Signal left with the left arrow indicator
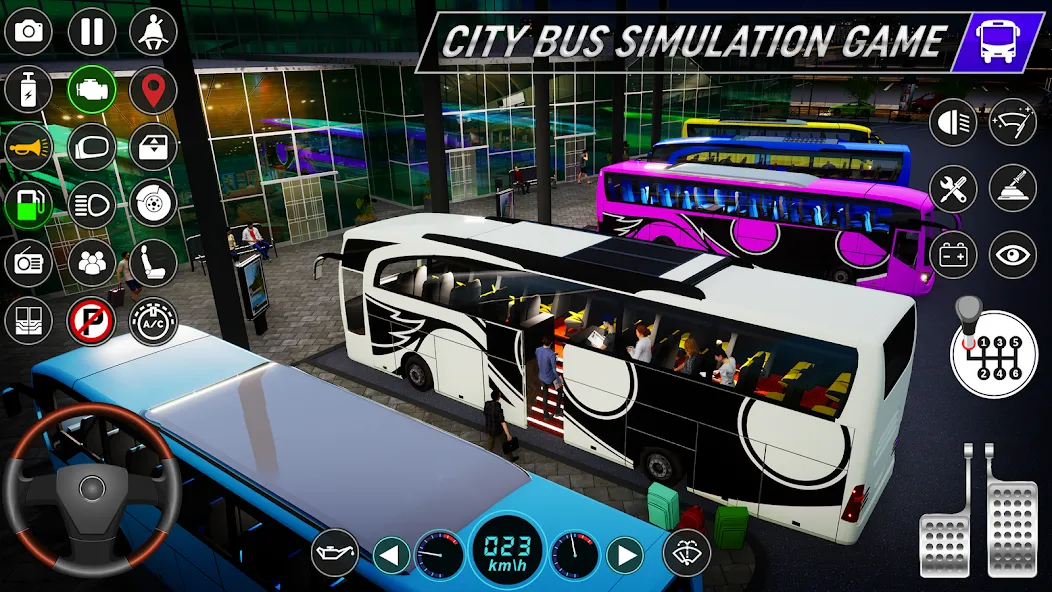 [x=392, y=554]
